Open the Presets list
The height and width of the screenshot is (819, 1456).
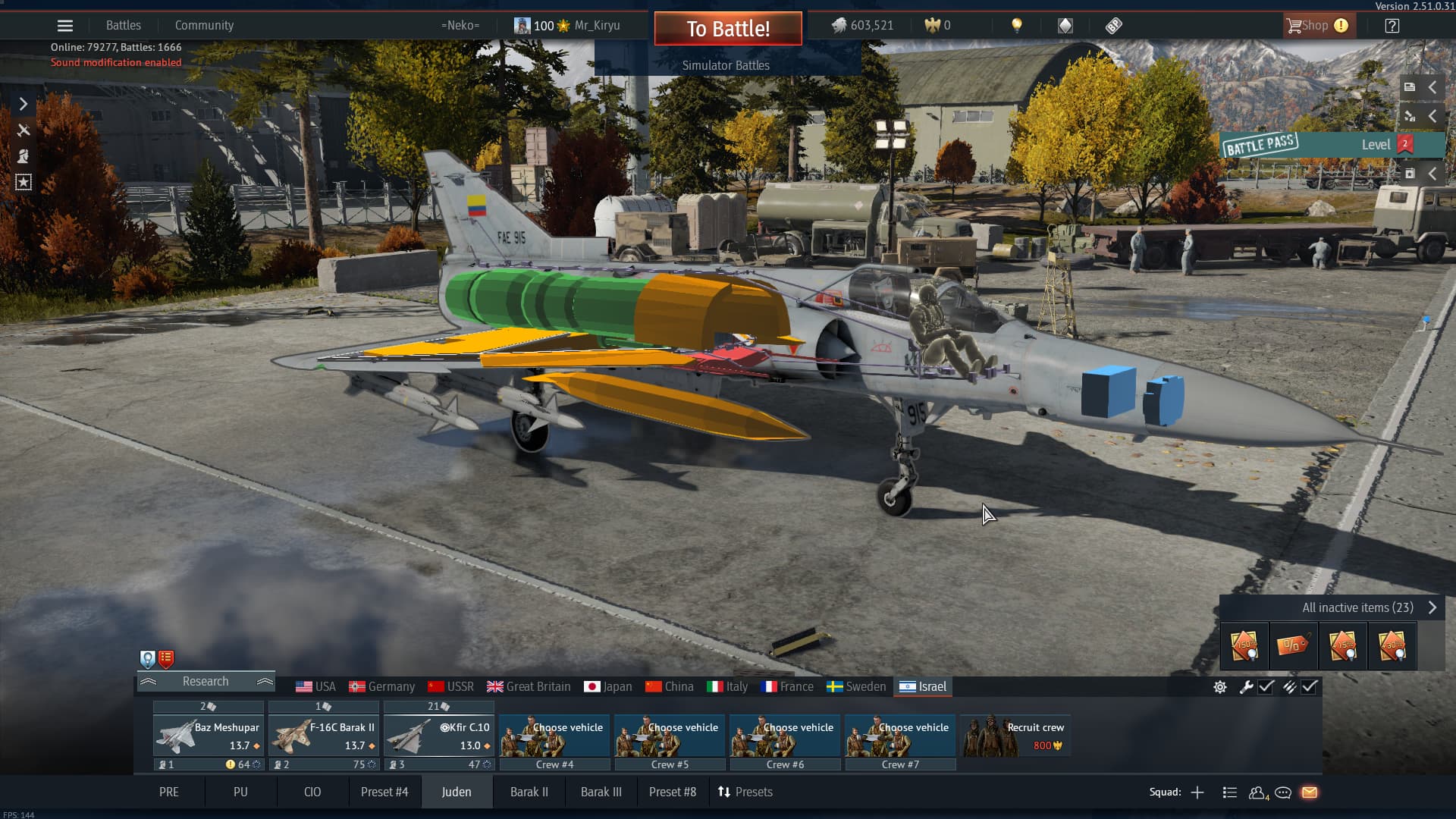click(745, 792)
